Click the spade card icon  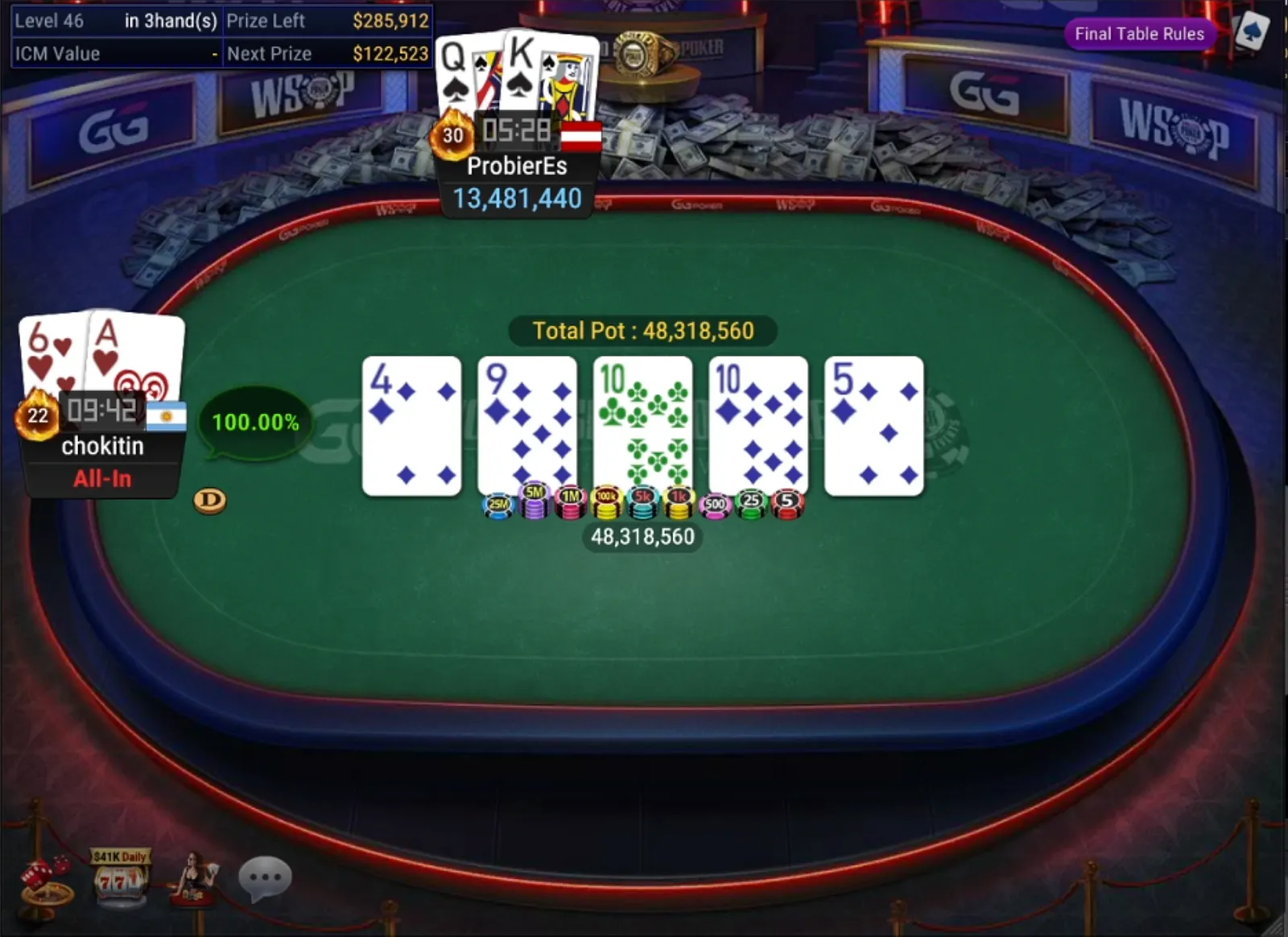[x=1251, y=32]
